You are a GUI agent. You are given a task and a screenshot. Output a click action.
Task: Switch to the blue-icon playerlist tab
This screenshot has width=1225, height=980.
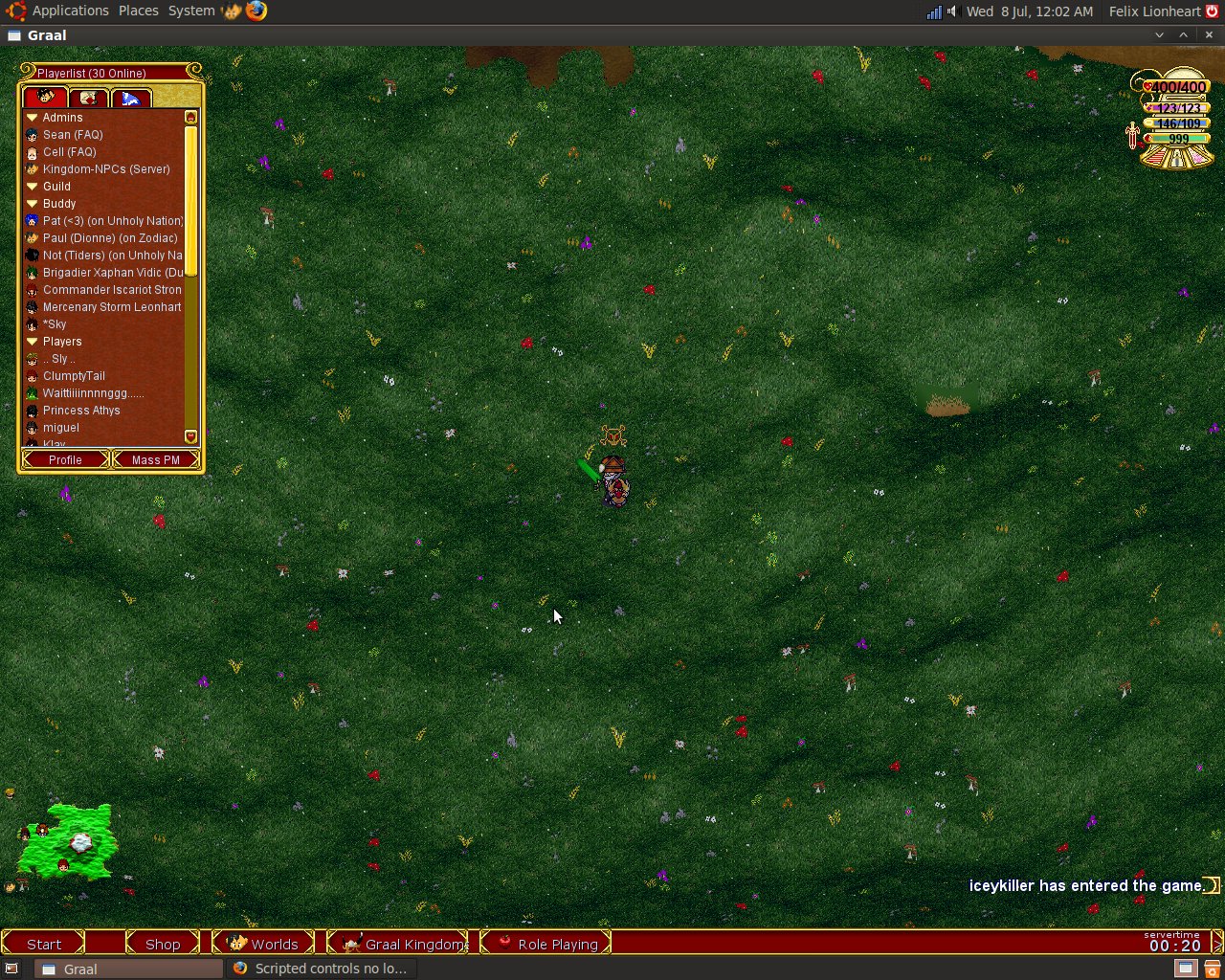[131, 98]
